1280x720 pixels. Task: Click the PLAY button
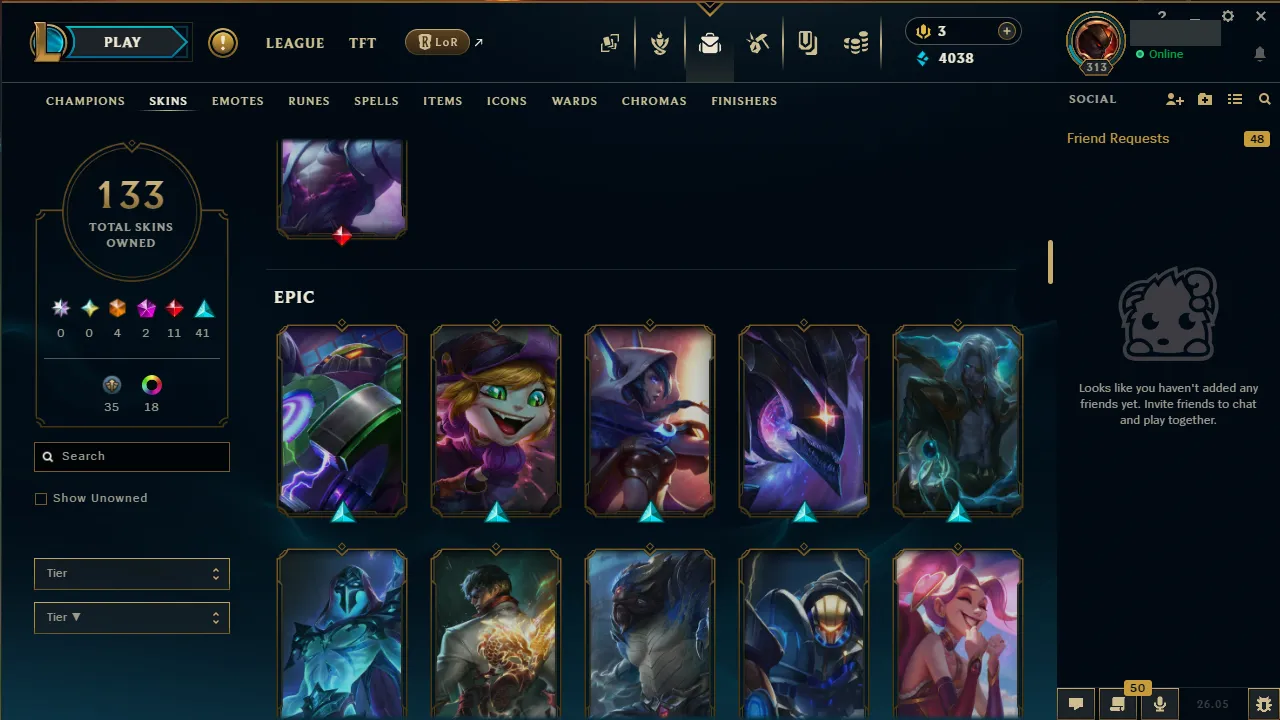[122, 42]
